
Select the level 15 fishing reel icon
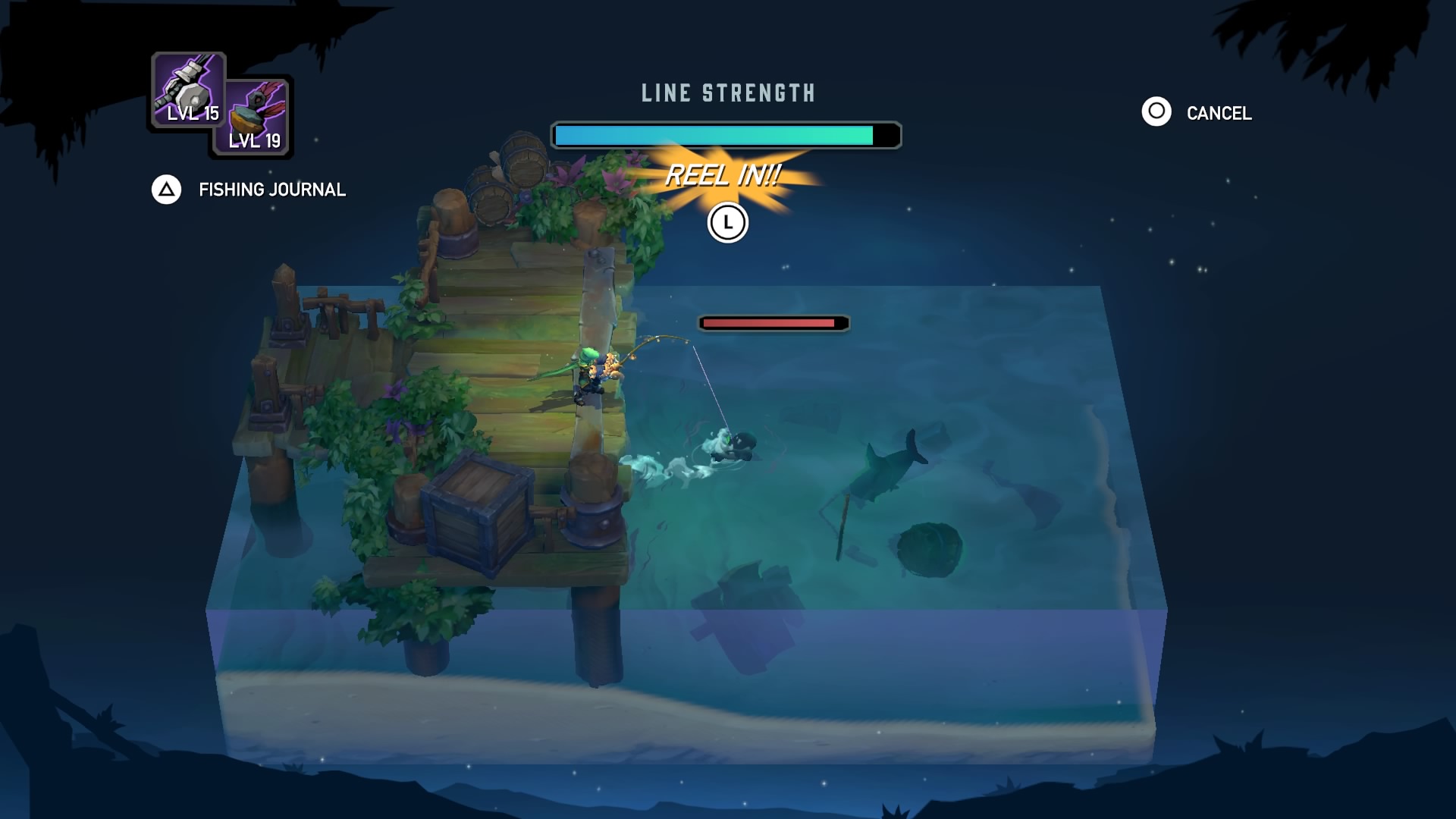click(188, 87)
